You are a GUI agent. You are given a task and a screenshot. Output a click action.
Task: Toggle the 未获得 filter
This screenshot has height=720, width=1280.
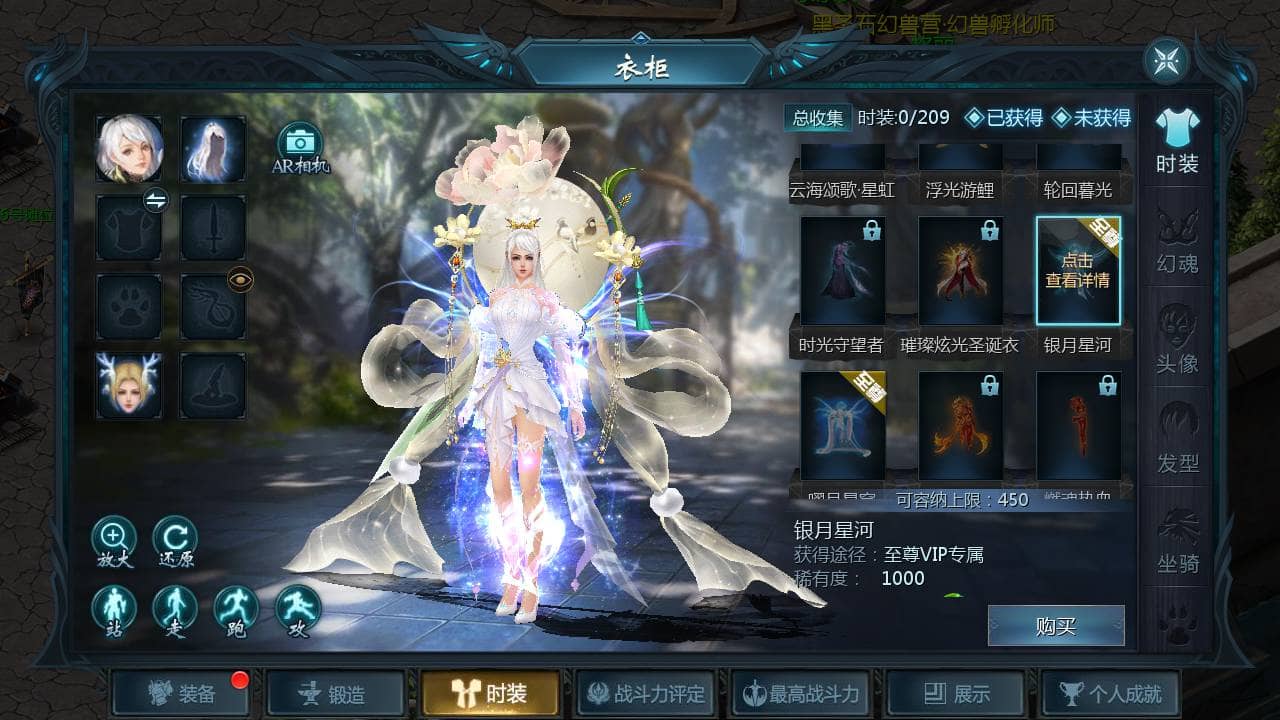(1091, 118)
